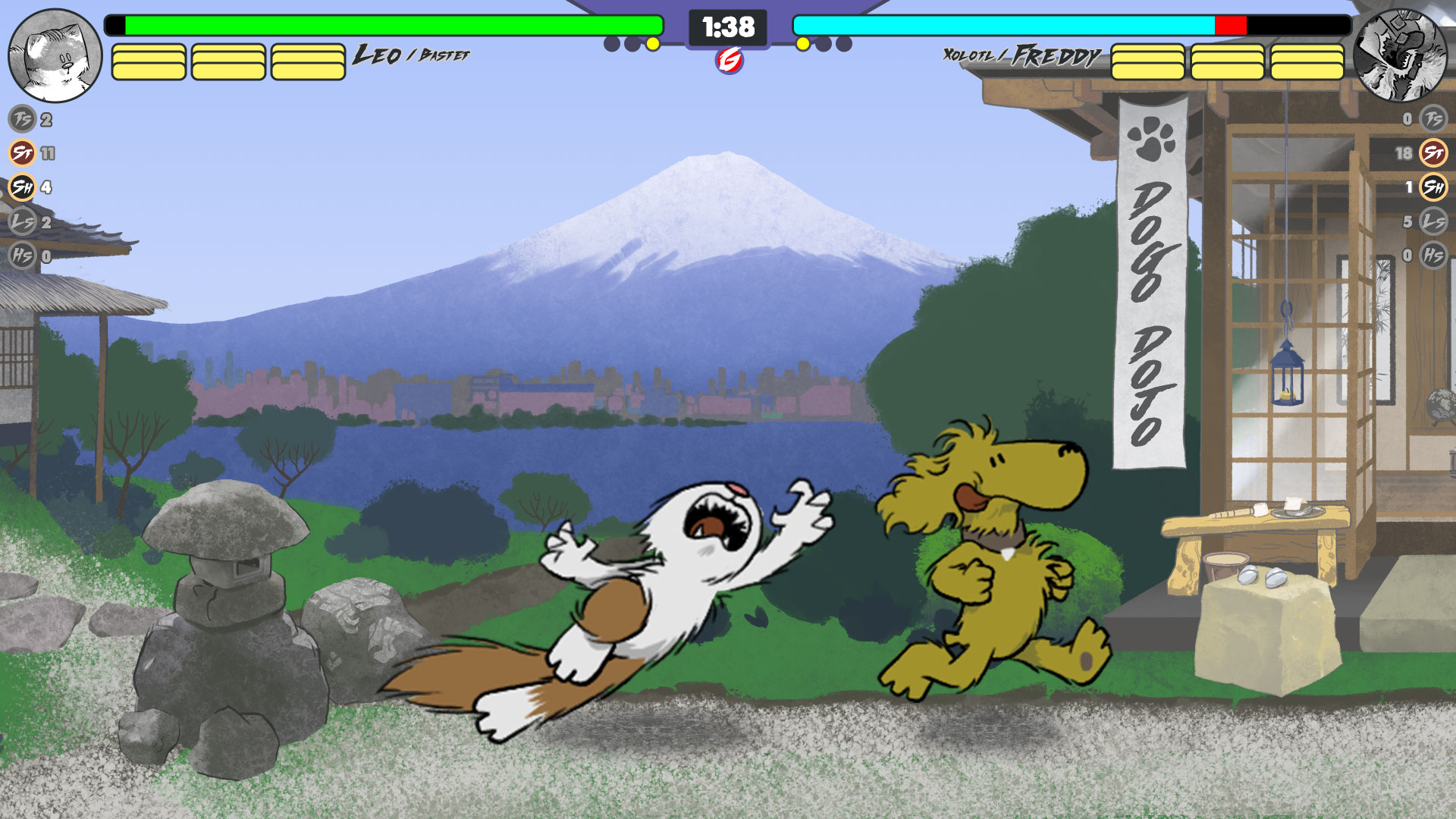Click the left player's Hs stat icon
The image size is (1456, 819).
click(22, 256)
